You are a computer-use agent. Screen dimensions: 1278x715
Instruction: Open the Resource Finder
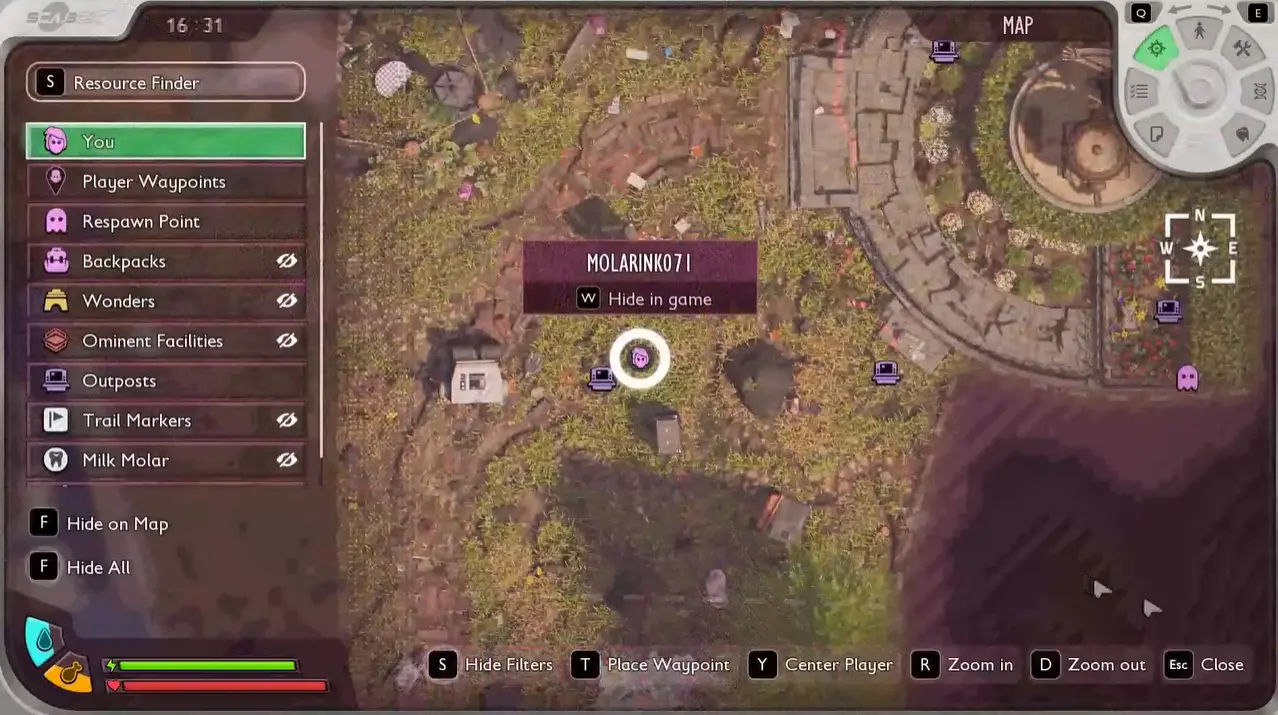(165, 82)
